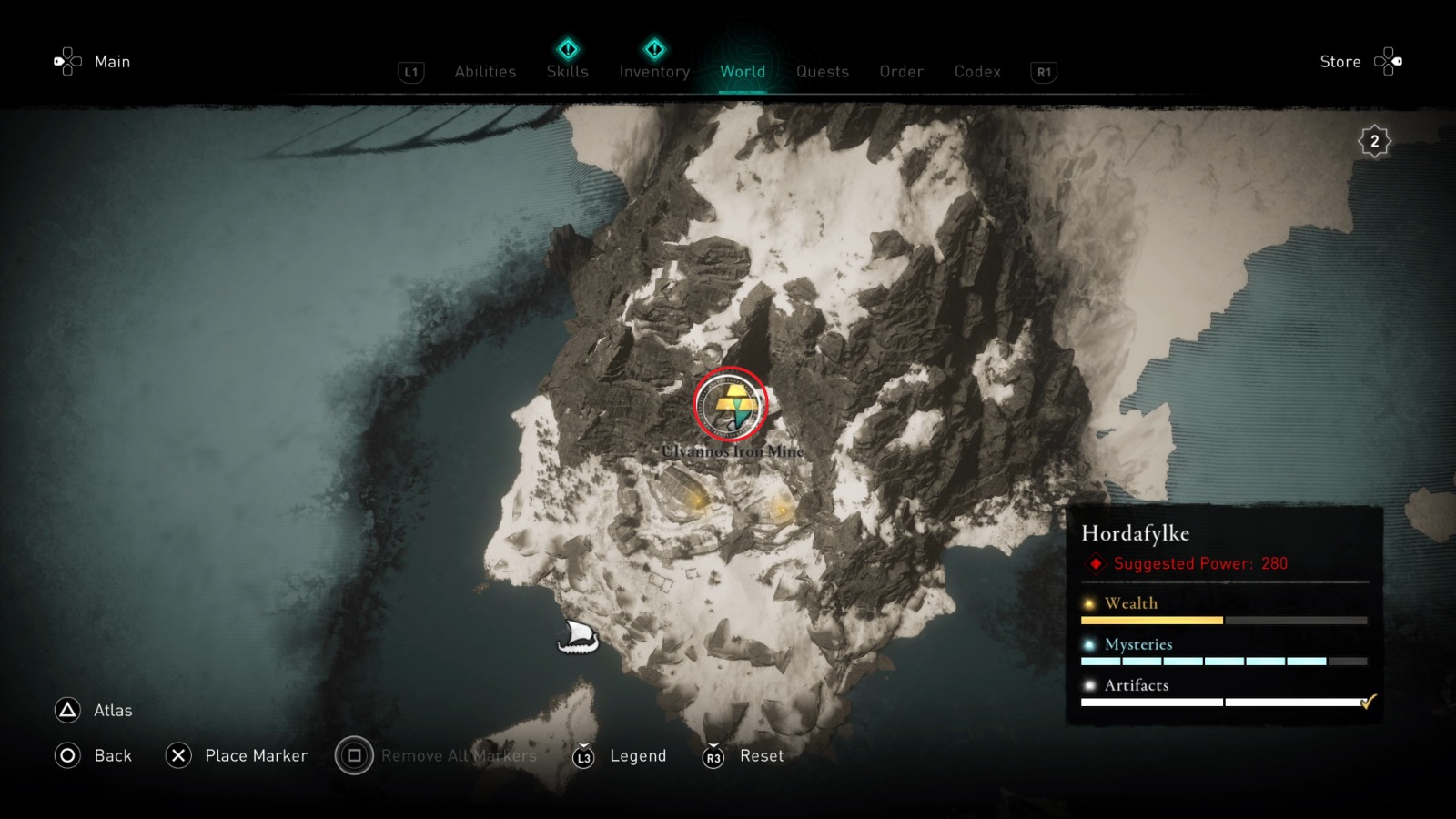
Task: Switch to the Quests tab
Action: (822, 72)
